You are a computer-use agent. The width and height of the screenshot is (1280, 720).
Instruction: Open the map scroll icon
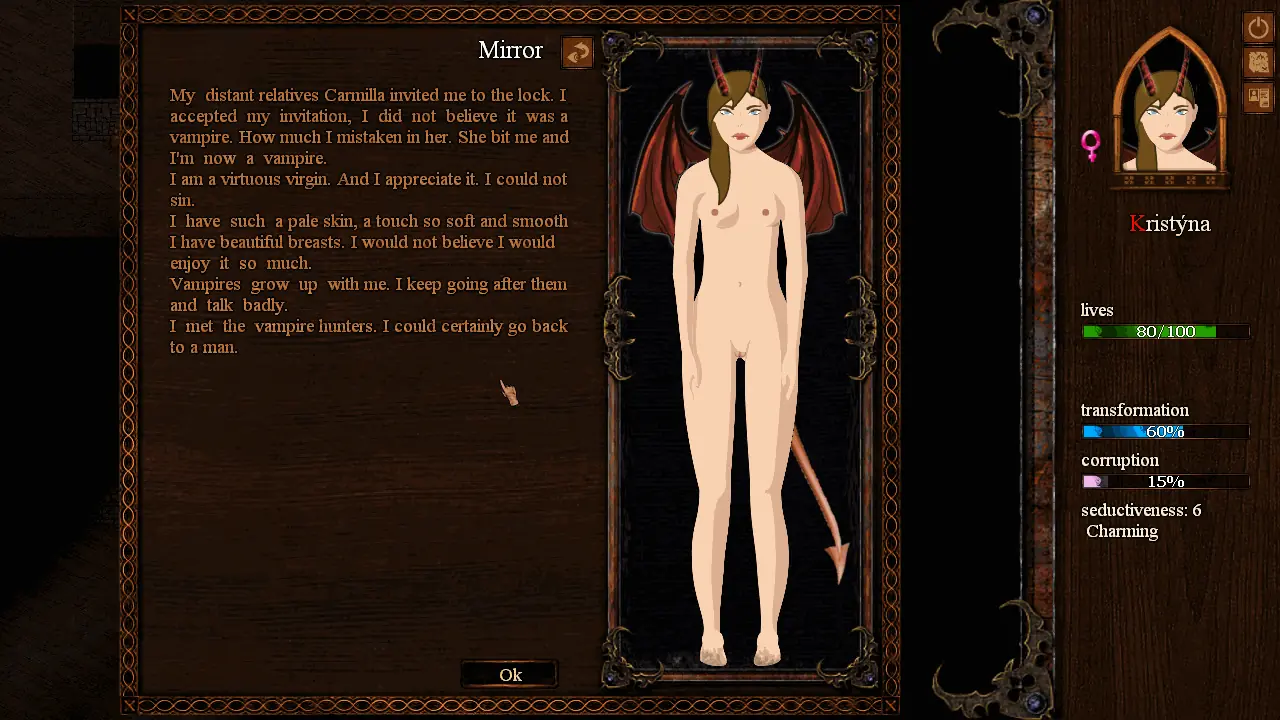pos(1257,63)
